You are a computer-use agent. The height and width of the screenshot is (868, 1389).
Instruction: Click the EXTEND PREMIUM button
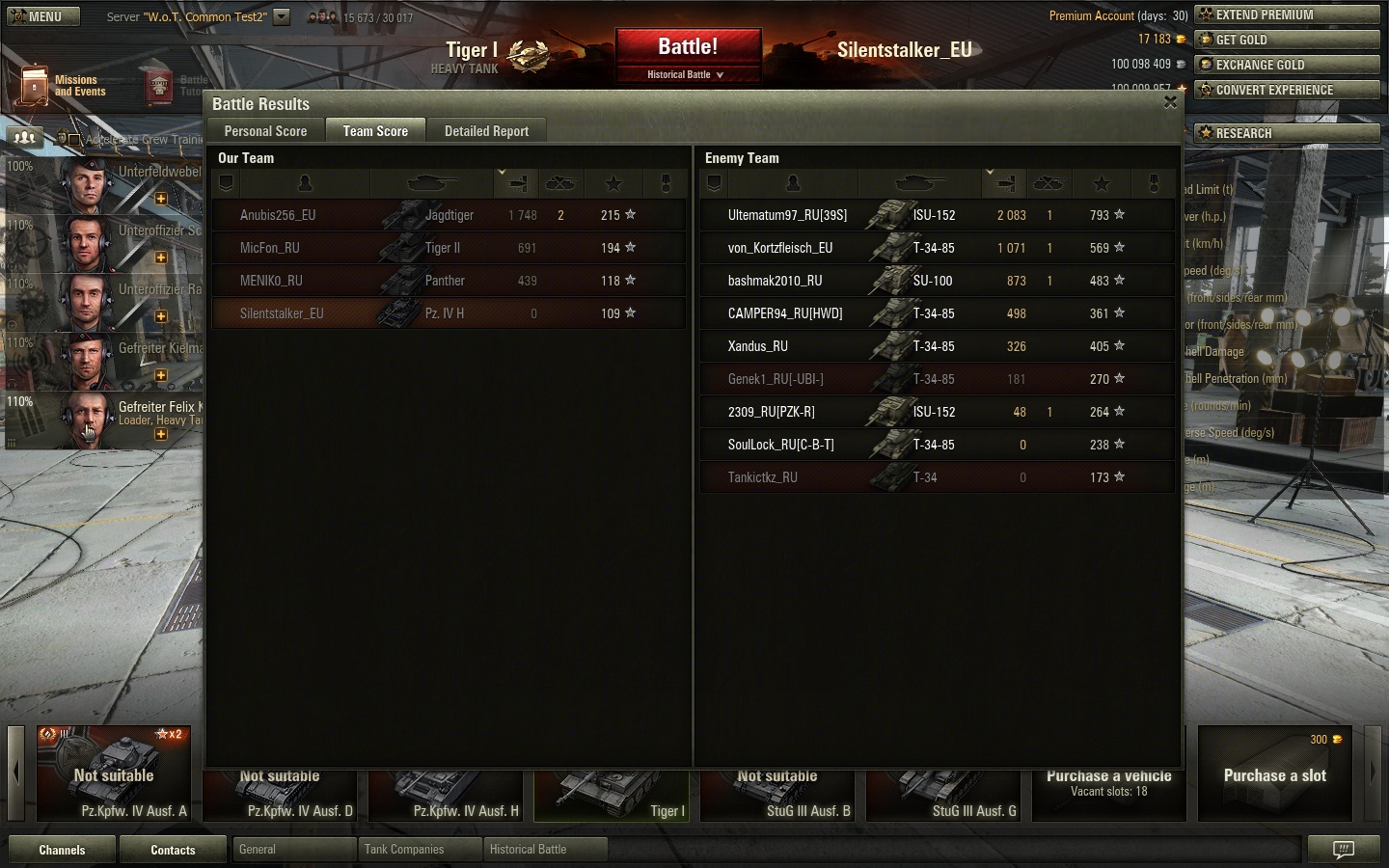point(1288,14)
